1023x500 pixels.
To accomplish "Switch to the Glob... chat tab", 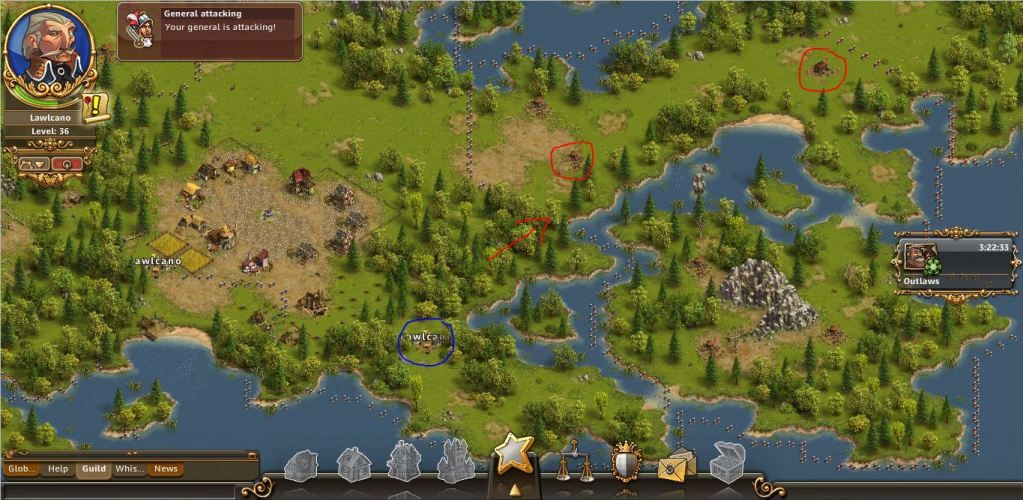I will click(x=22, y=468).
